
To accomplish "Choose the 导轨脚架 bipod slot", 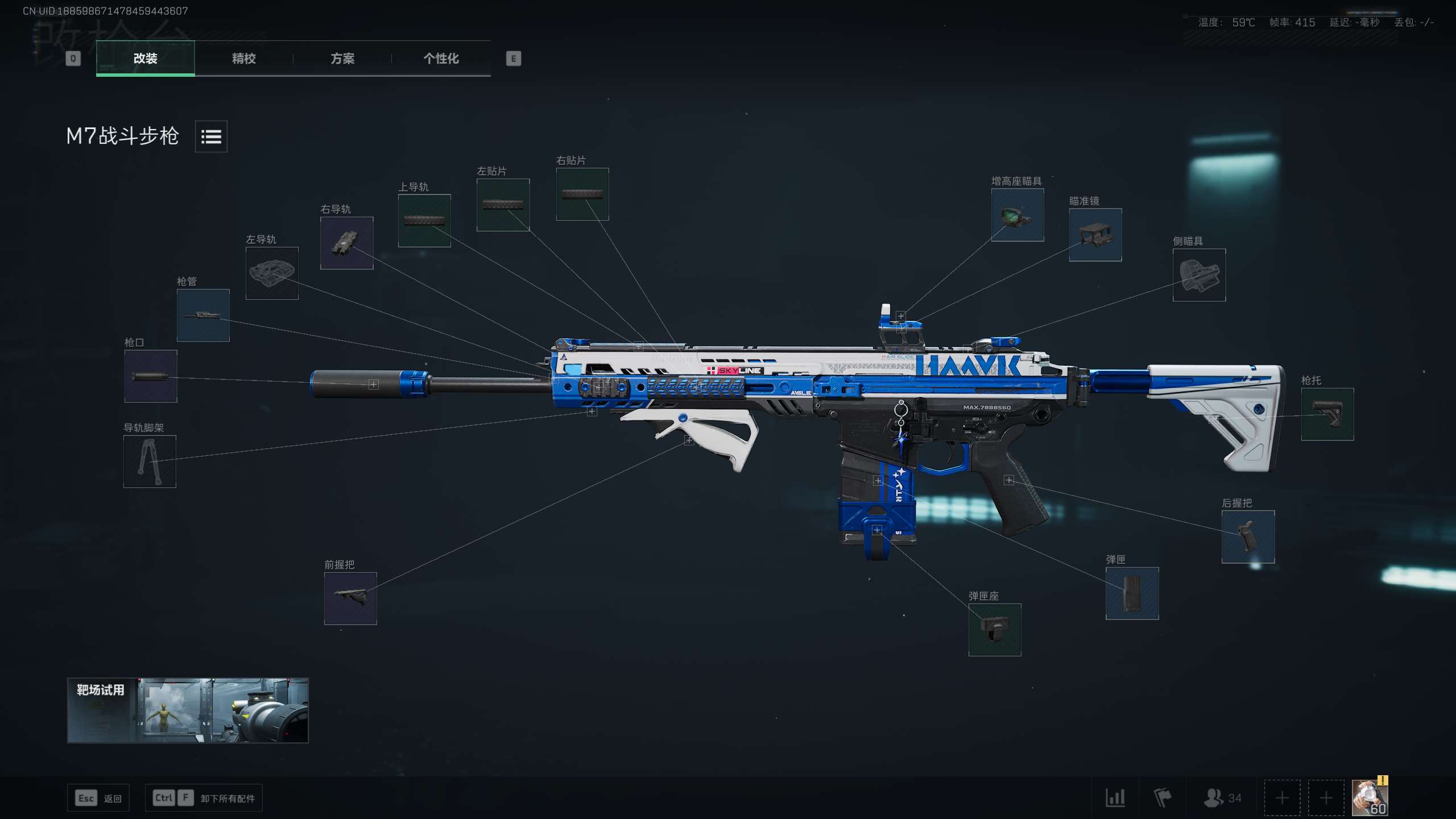I will pos(150,461).
